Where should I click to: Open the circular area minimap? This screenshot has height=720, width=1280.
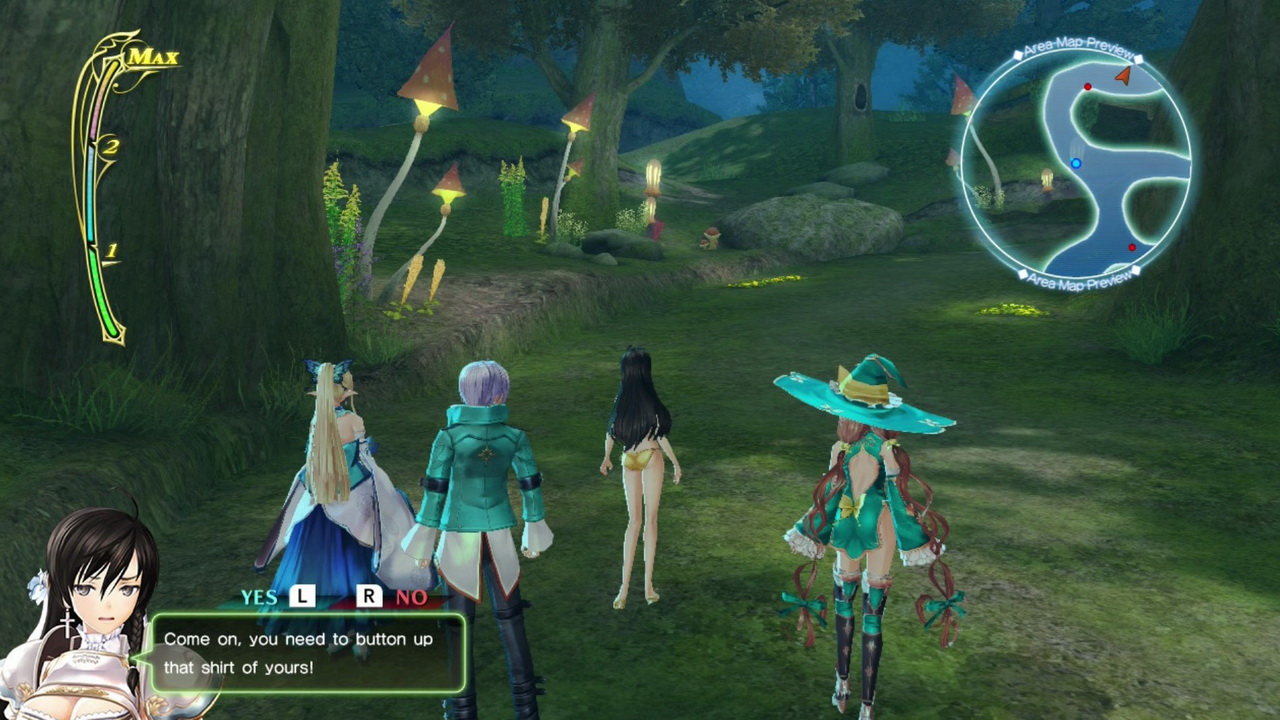pyautogui.click(x=1076, y=163)
